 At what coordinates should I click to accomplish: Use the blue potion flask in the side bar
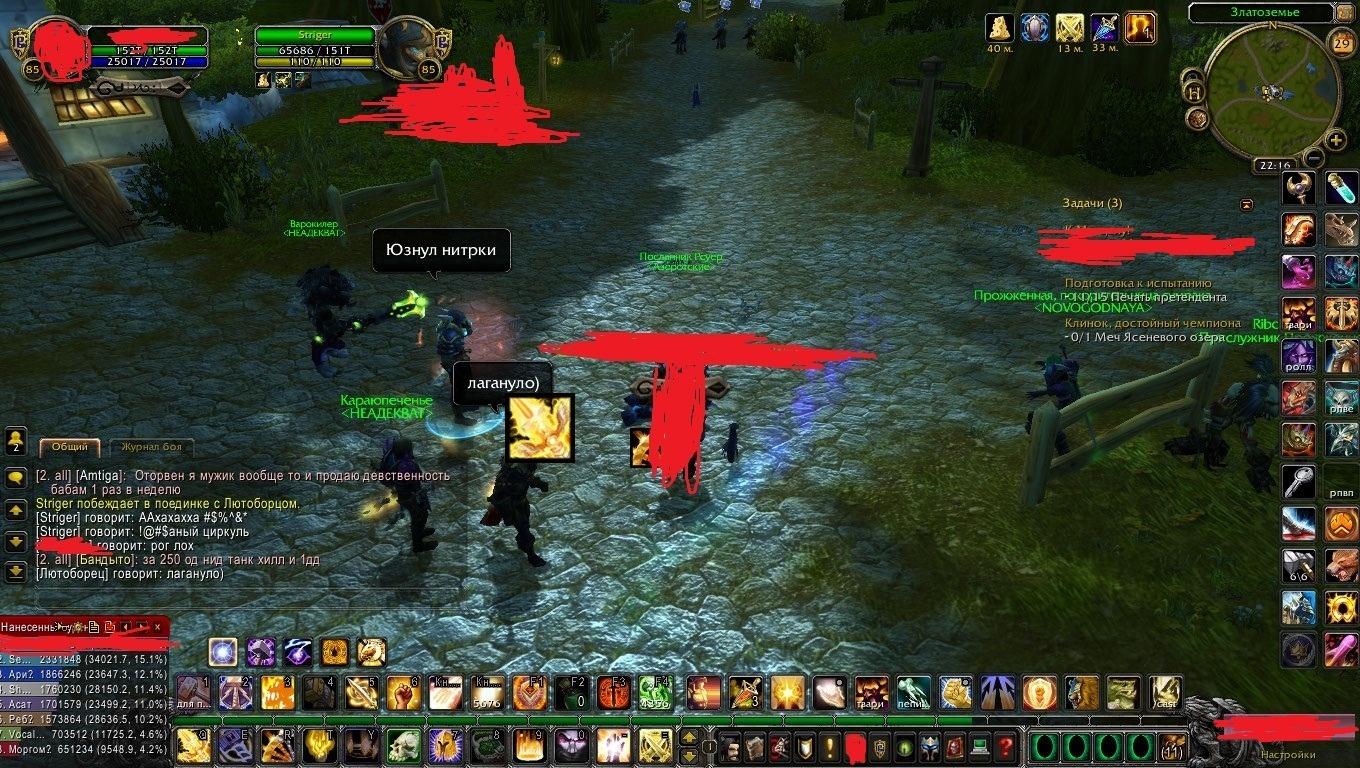click(1342, 188)
